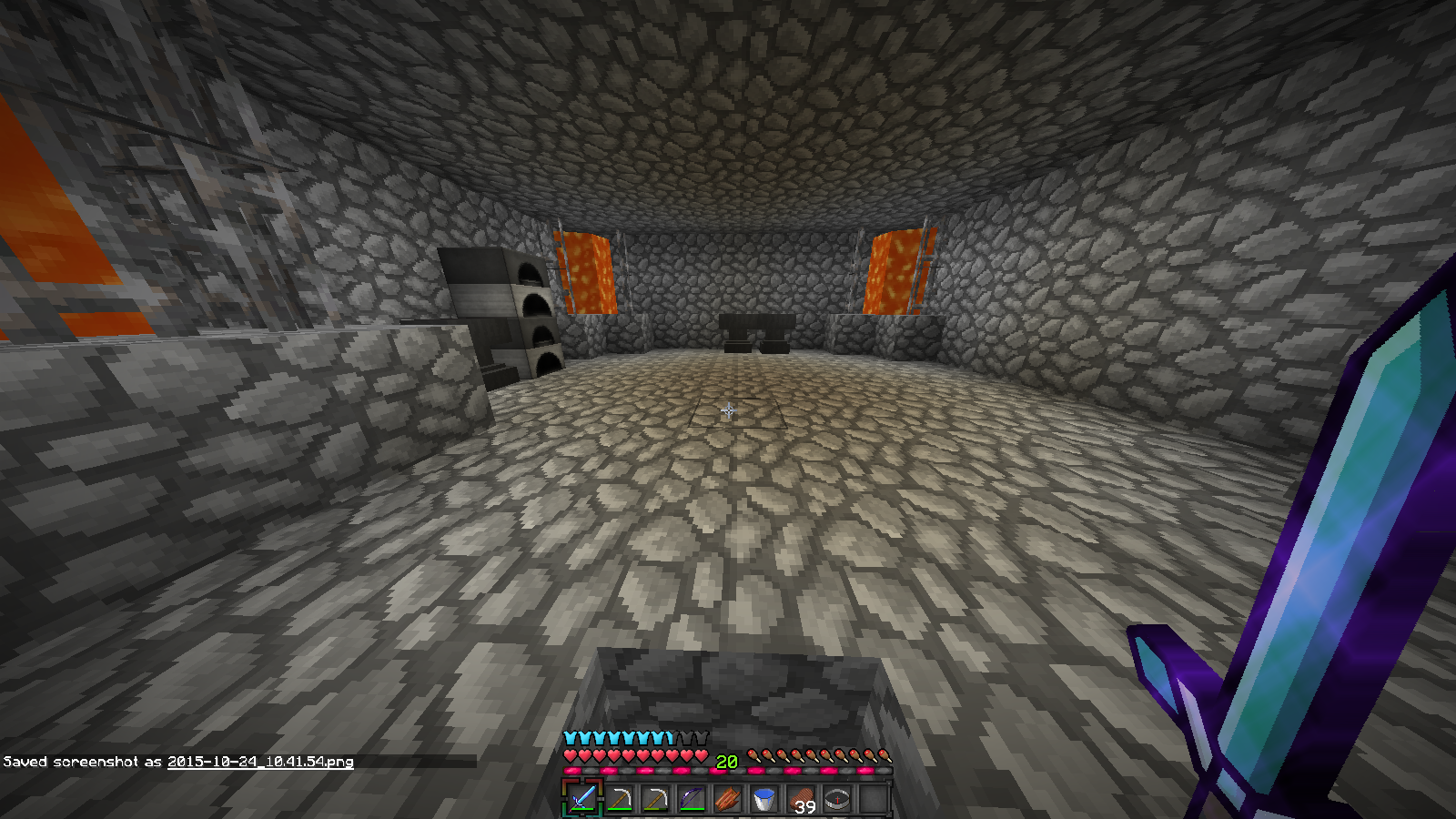This screenshot has width=1456, height=819.
Task: Select the compass hotbar slot
Action: (837, 799)
